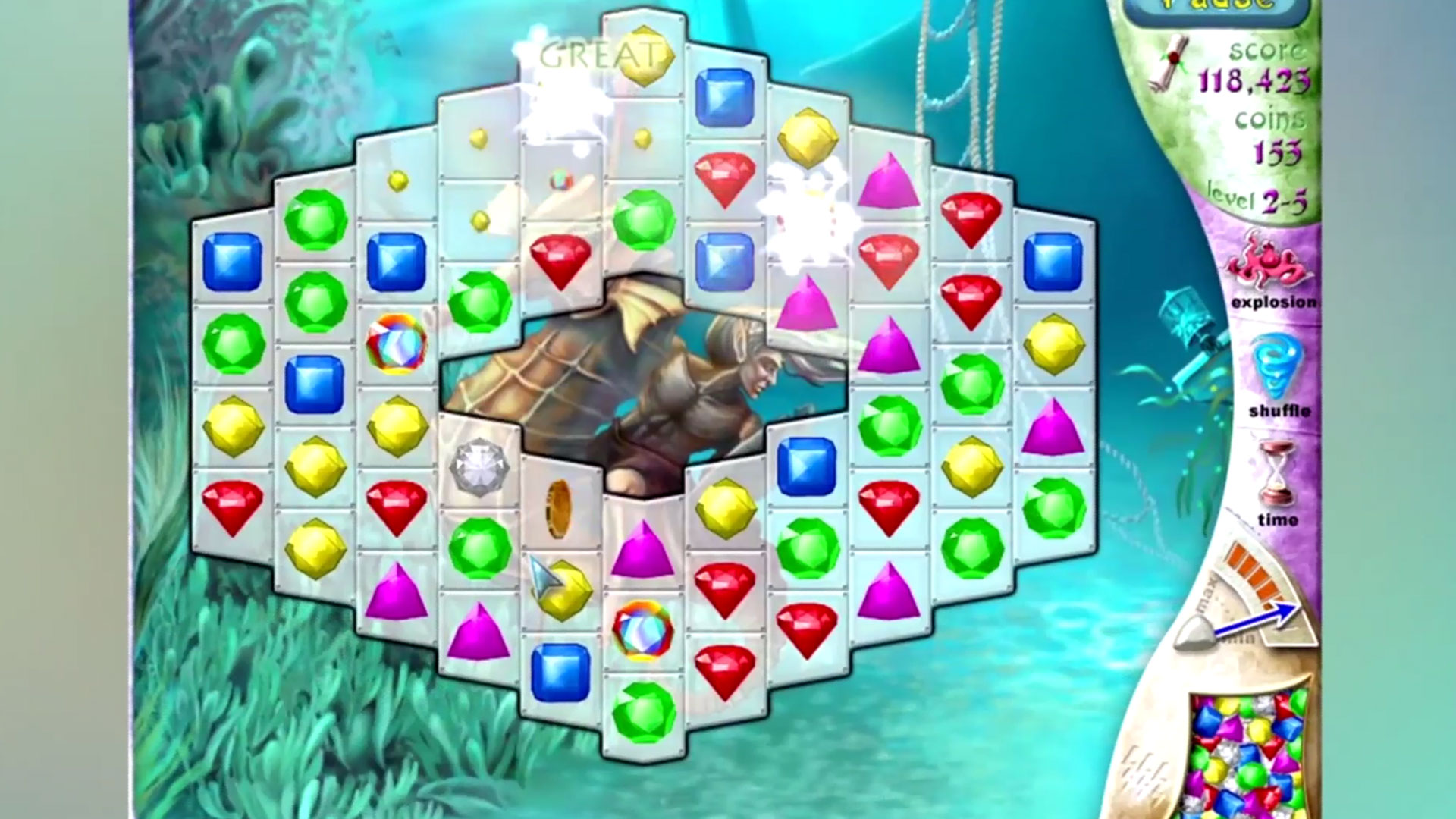Click the scroll icon beside the score
1456x819 pixels.
pyautogui.click(x=1168, y=61)
